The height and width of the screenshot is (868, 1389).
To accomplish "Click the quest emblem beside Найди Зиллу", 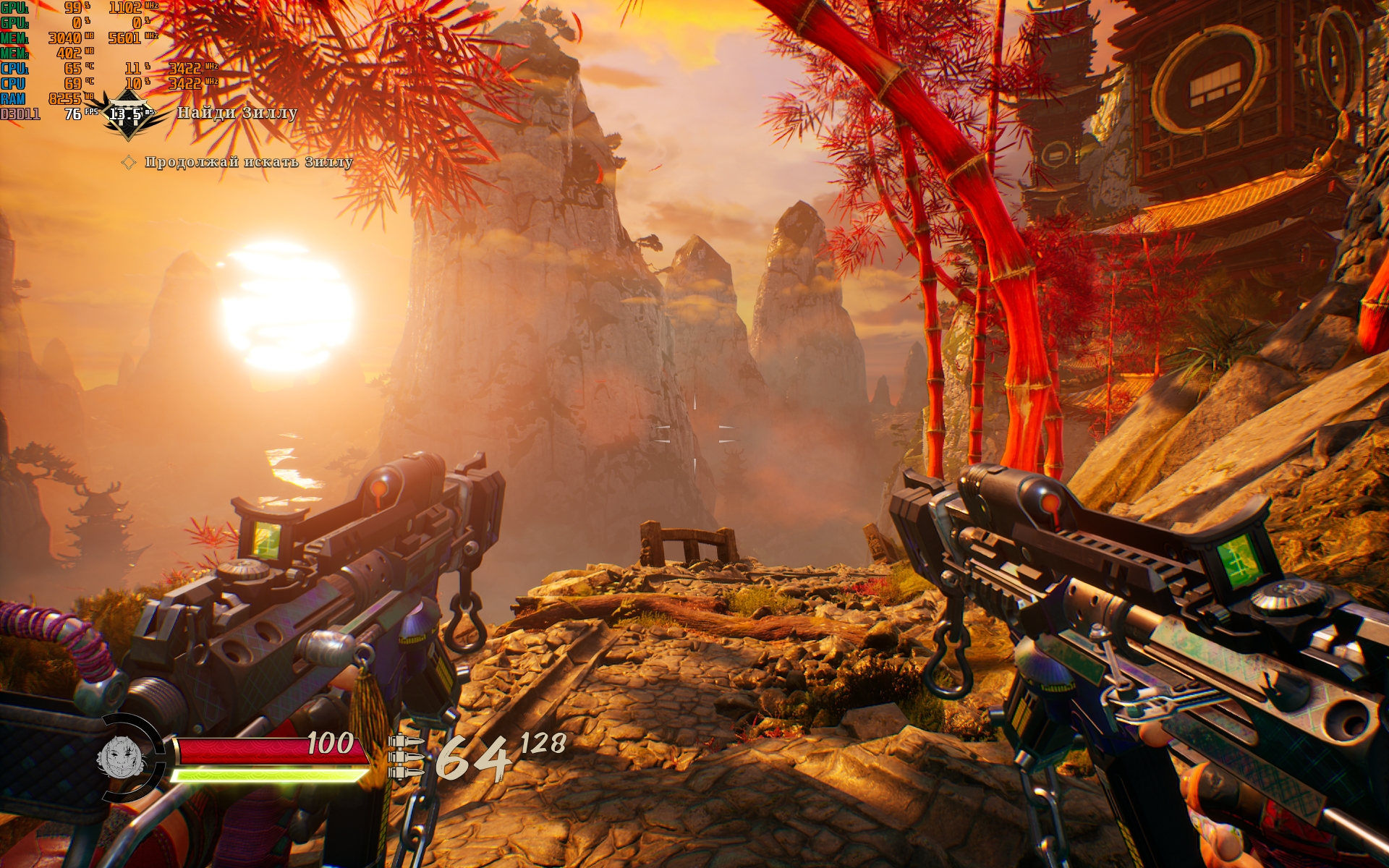I will click(127, 116).
